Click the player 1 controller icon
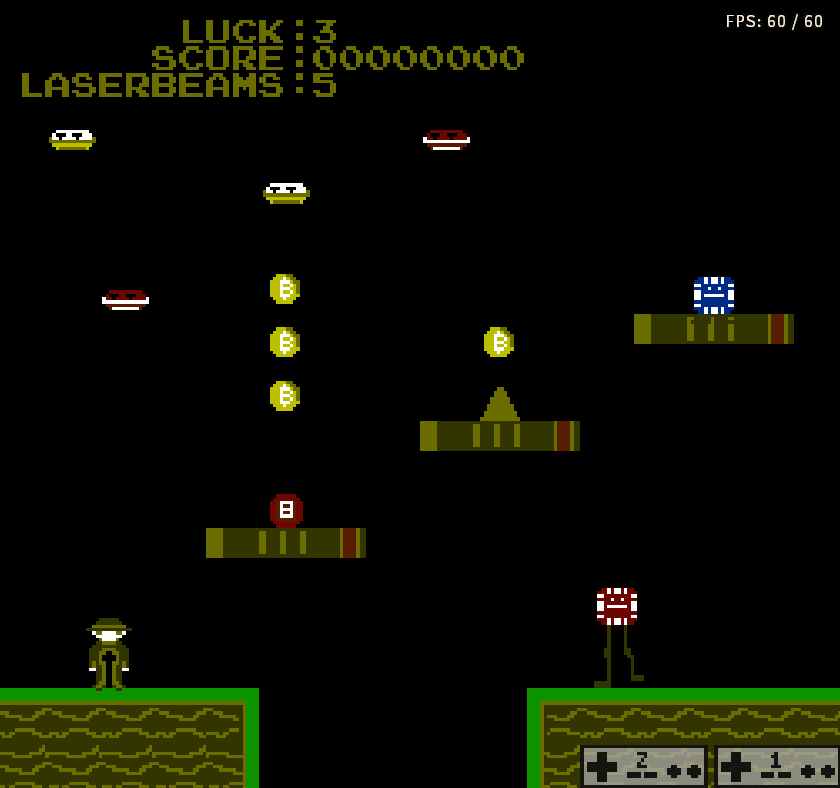The width and height of the screenshot is (840, 788). 776,766
